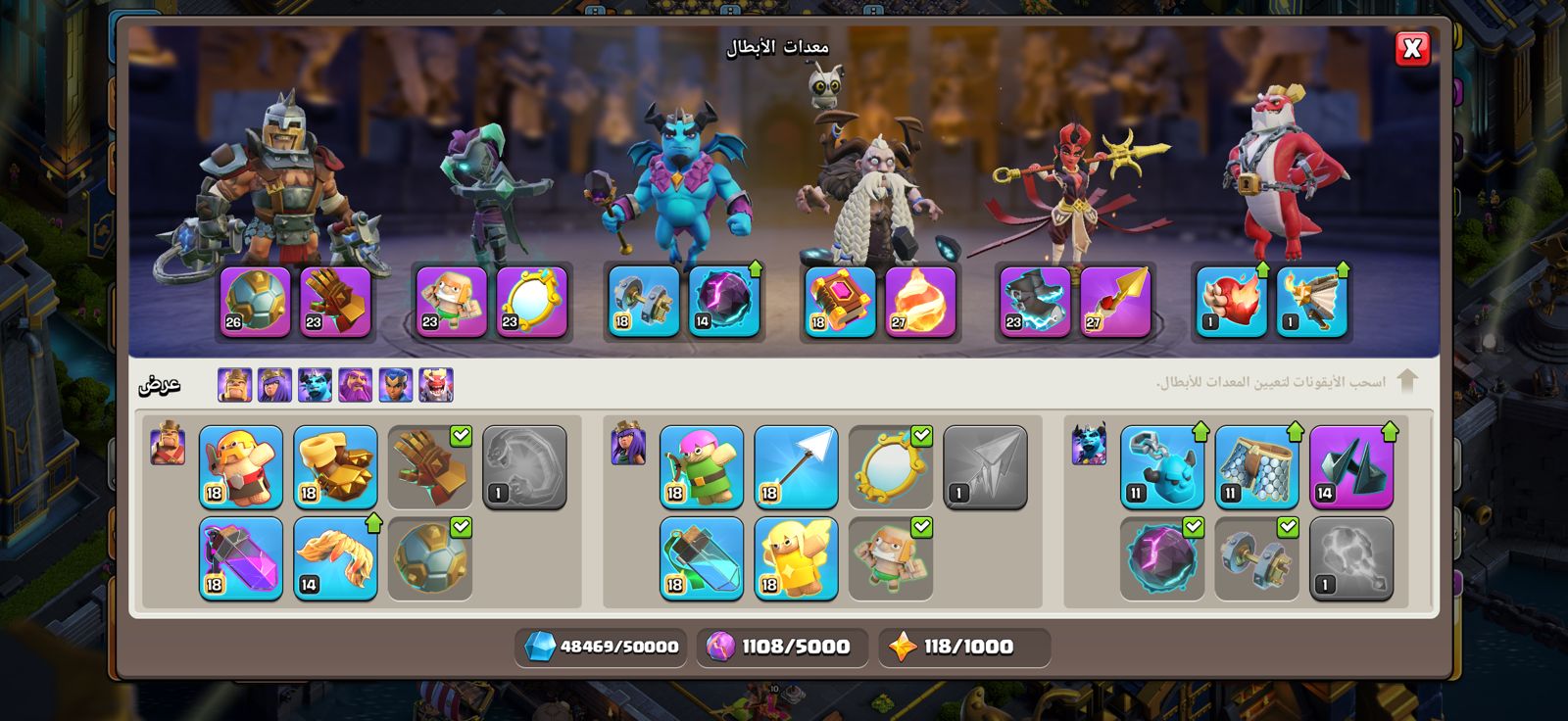Select the equipped Fireball slot

pos(920,302)
